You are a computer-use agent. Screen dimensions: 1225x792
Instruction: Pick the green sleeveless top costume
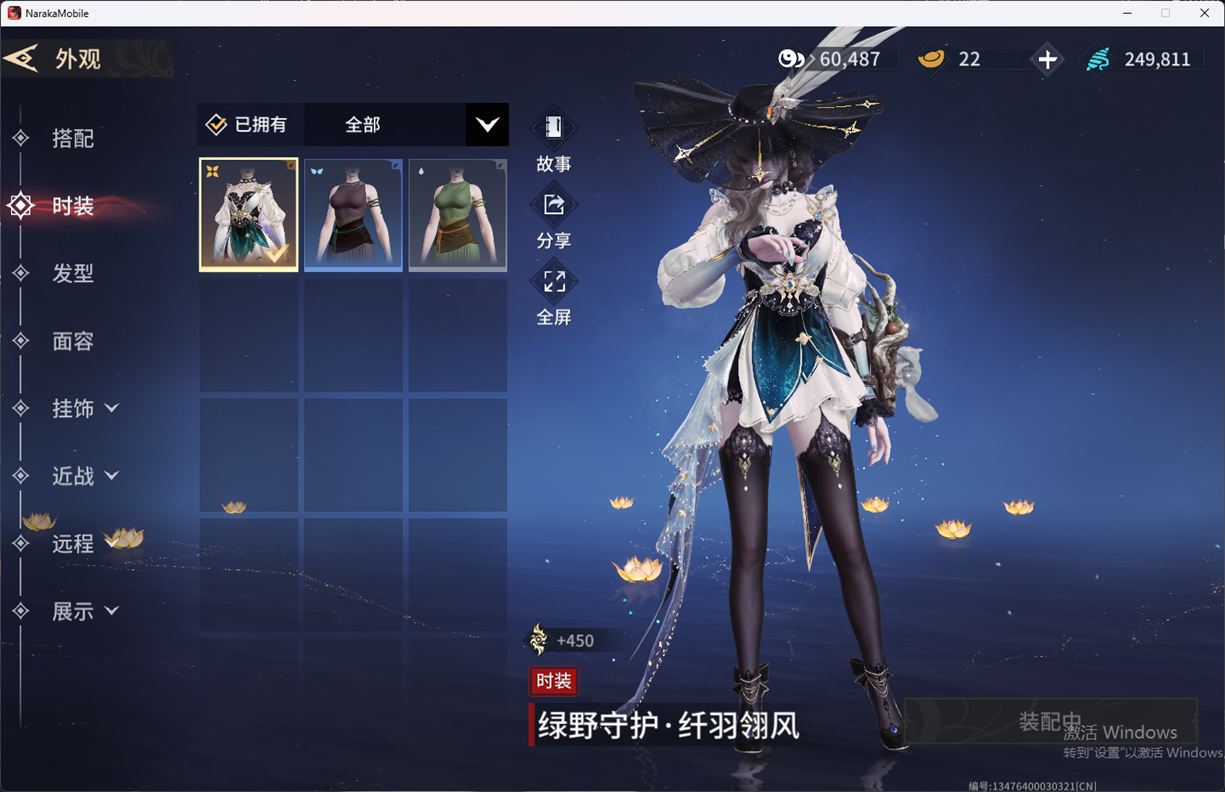pyautogui.click(x=457, y=215)
